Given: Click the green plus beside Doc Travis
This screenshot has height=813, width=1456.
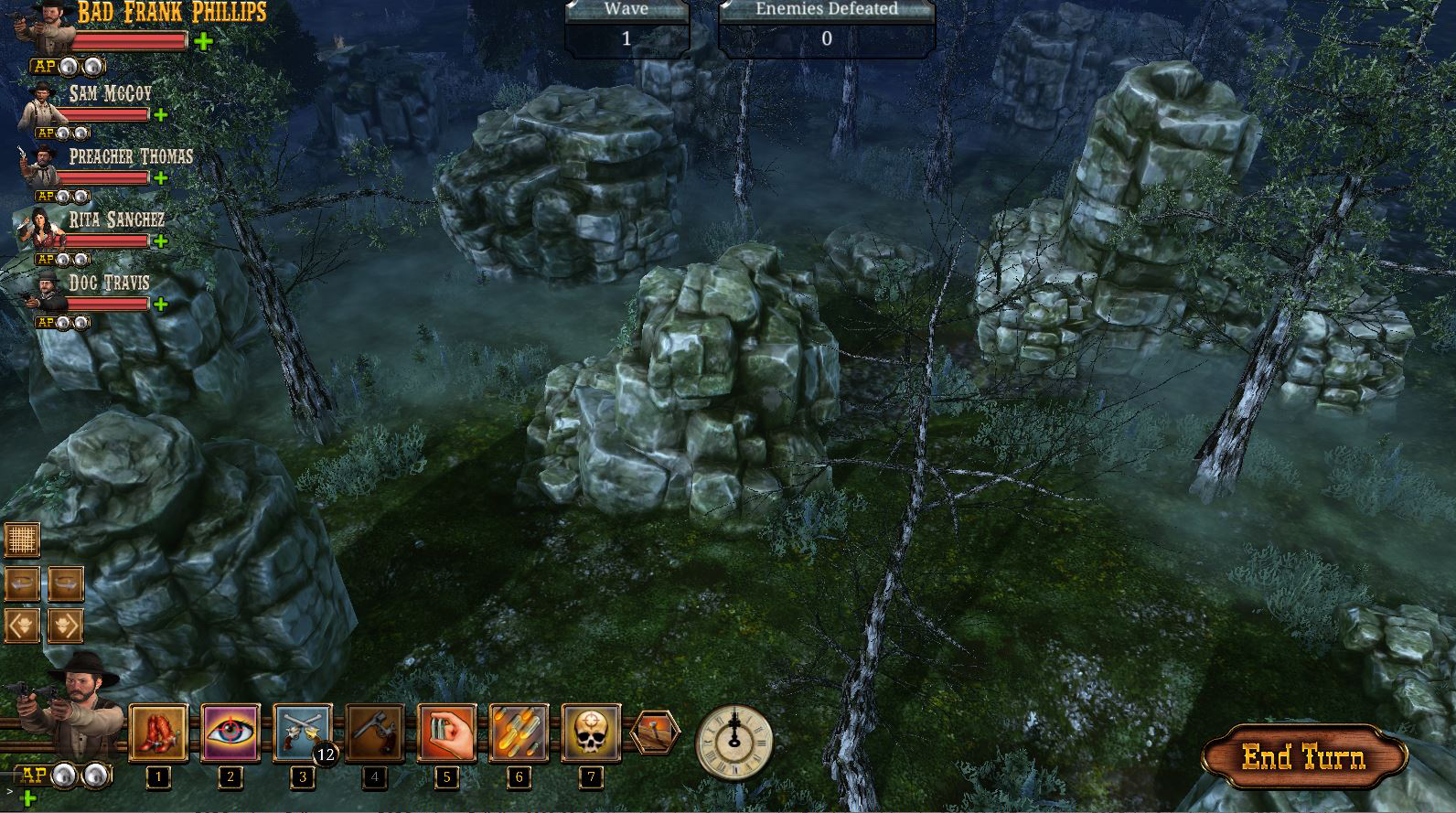Looking at the screenshot, I should (x=161, y=304).
